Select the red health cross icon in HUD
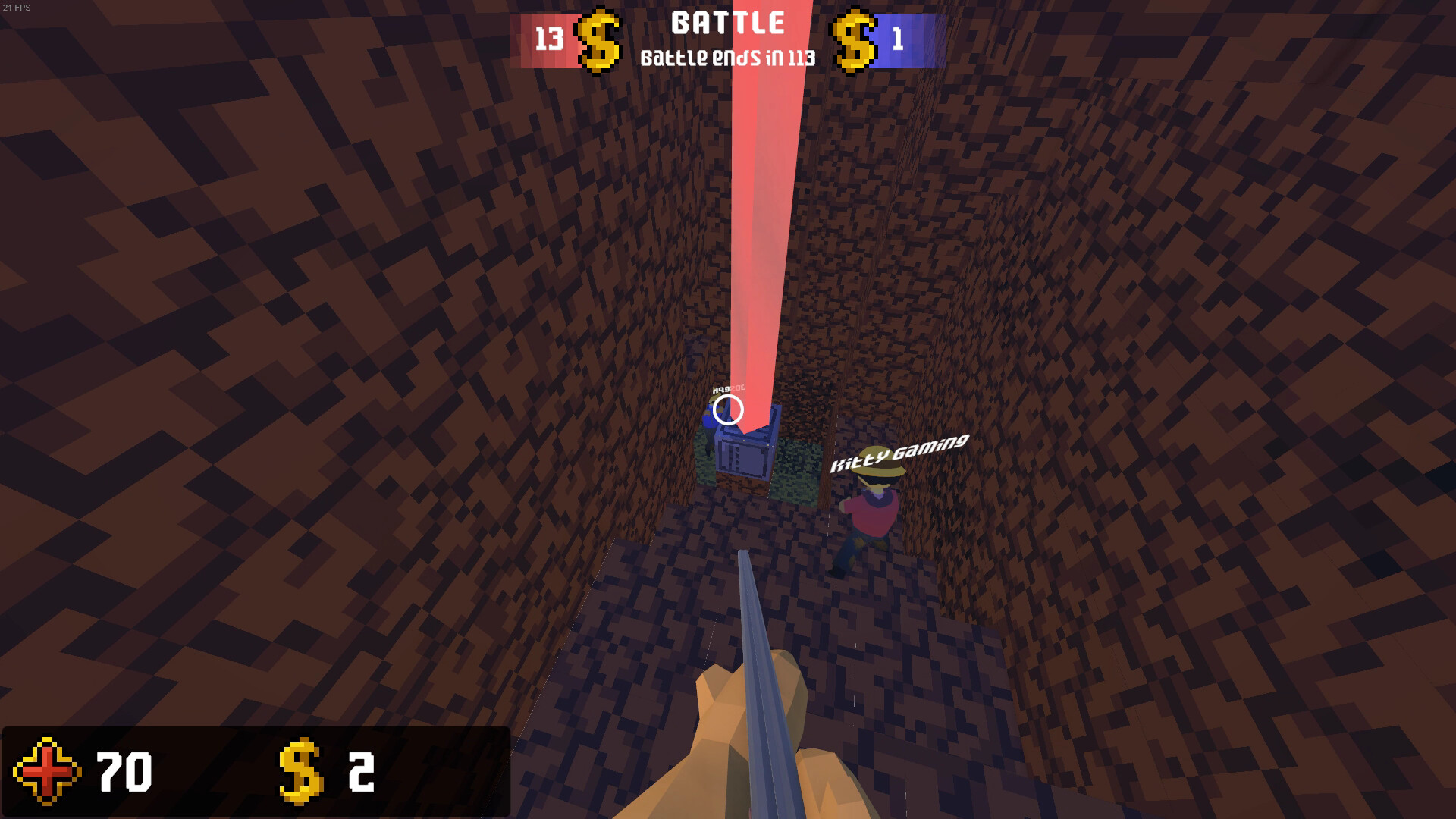The image size is (1456, 819). coord(47,771)
